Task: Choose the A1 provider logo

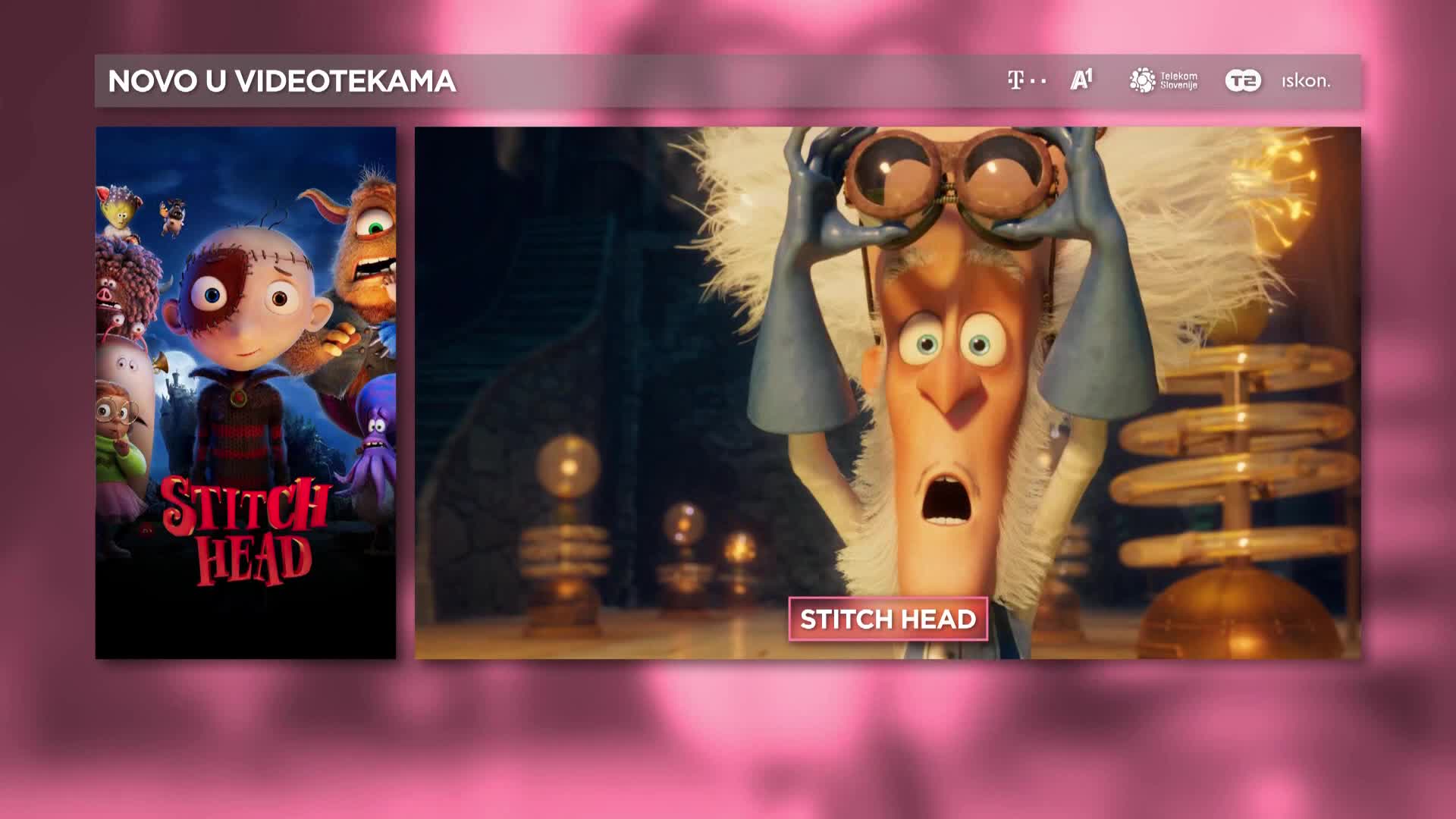Action: pos(1081,80)
